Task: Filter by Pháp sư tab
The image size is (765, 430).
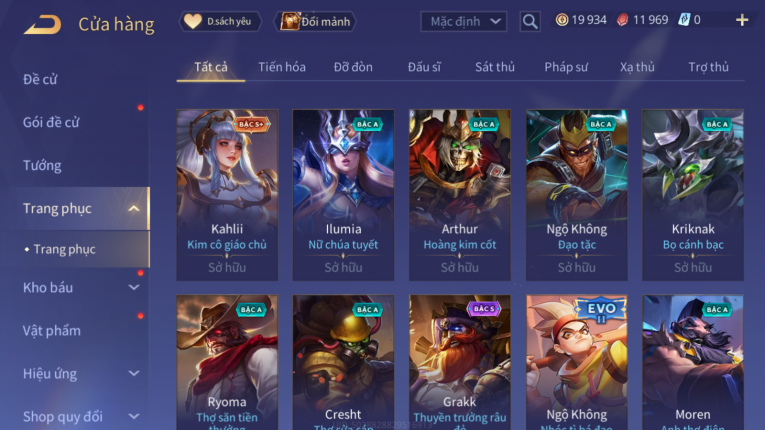Action: pos(566,67)
